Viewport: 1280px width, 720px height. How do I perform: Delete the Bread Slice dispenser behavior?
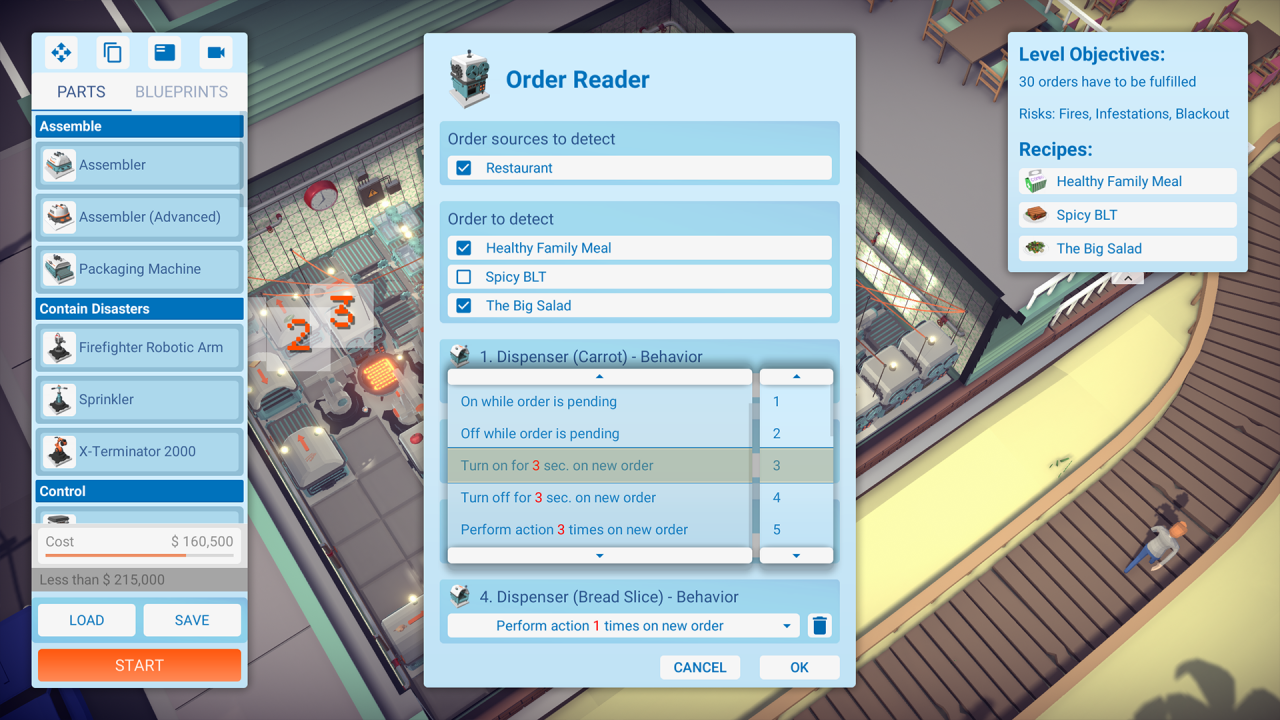coord(820,626)
